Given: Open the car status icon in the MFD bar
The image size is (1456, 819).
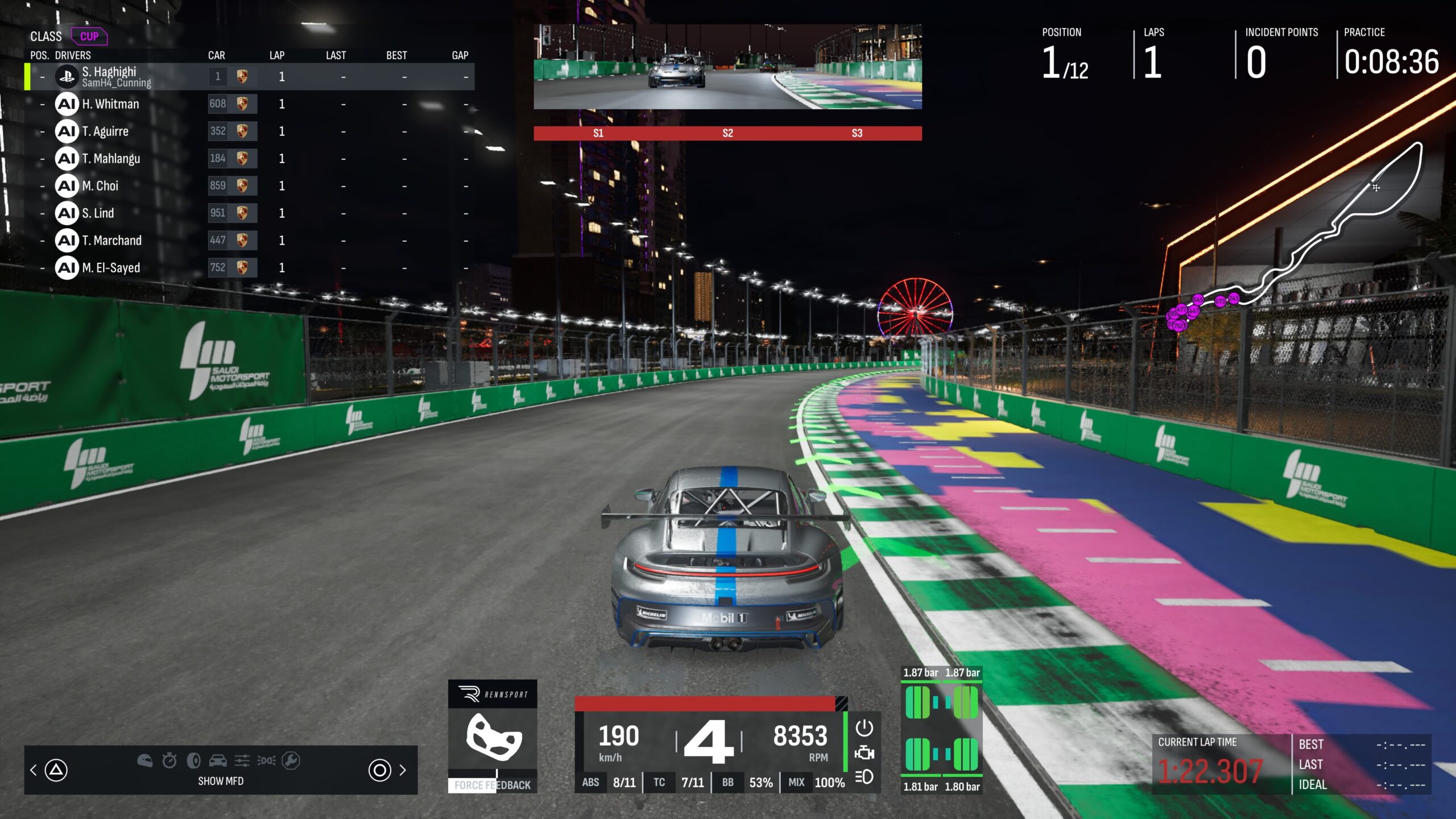Looking at the screenshot, I should pos(218,761).
